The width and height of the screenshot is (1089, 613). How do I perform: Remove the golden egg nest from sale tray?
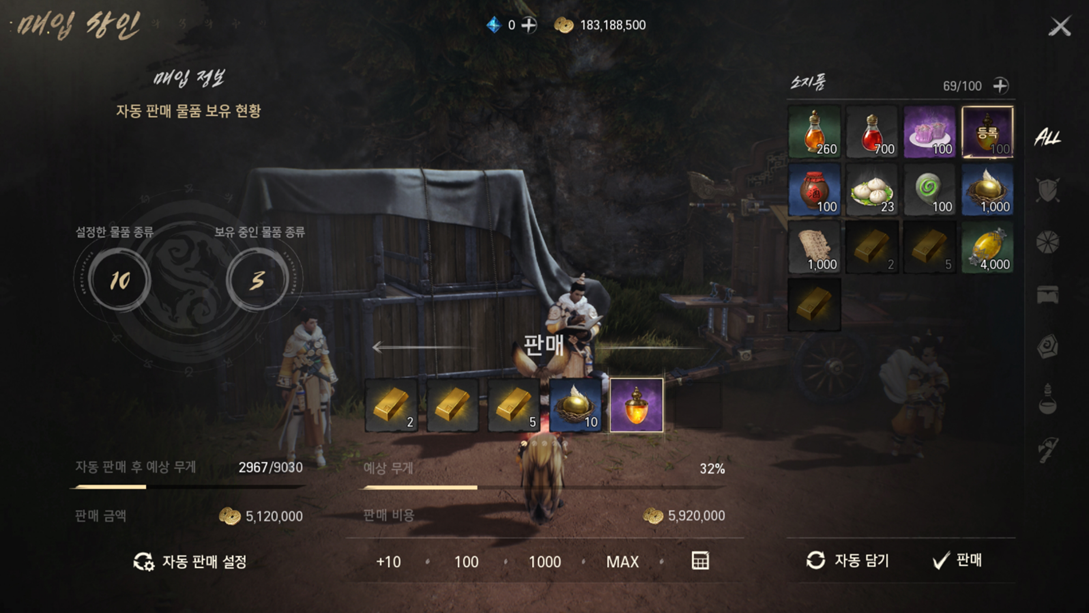coord(576,405)
